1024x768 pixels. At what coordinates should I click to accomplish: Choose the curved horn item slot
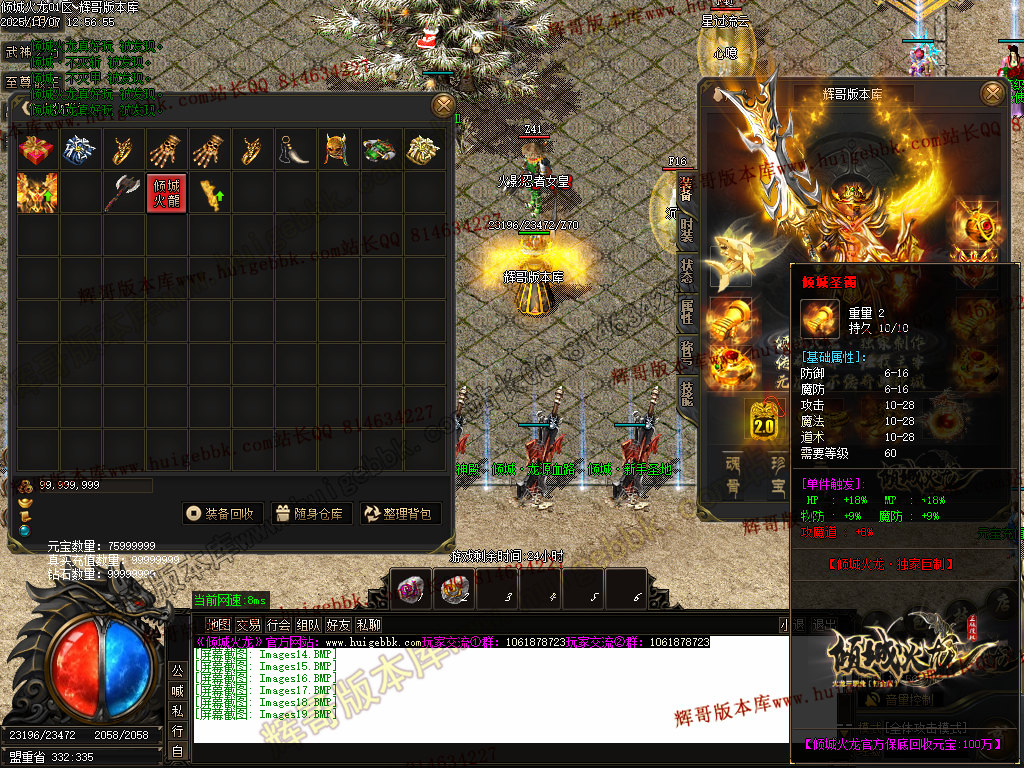tap(292, 150)
